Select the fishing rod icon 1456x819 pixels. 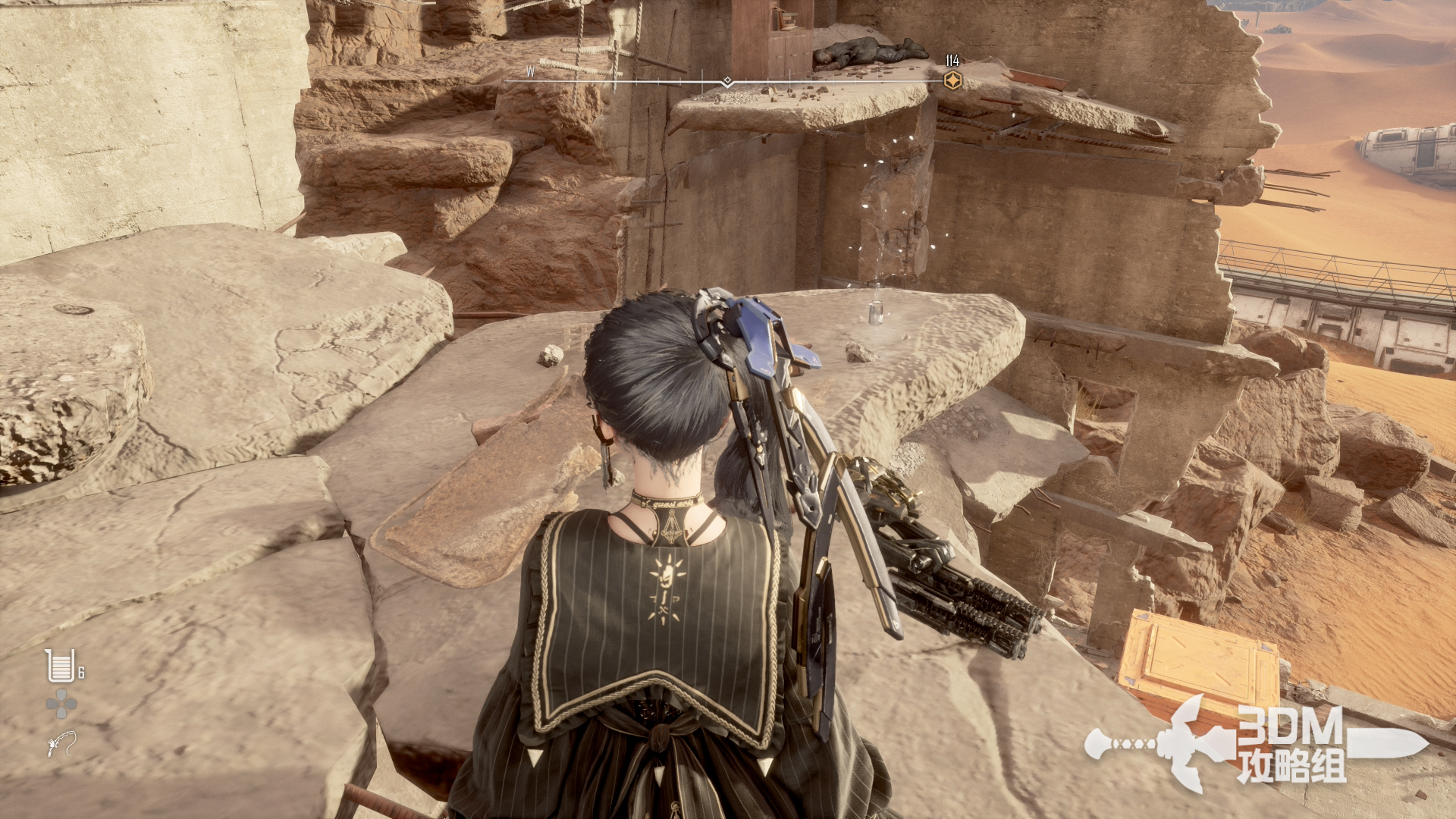(61, 743)
